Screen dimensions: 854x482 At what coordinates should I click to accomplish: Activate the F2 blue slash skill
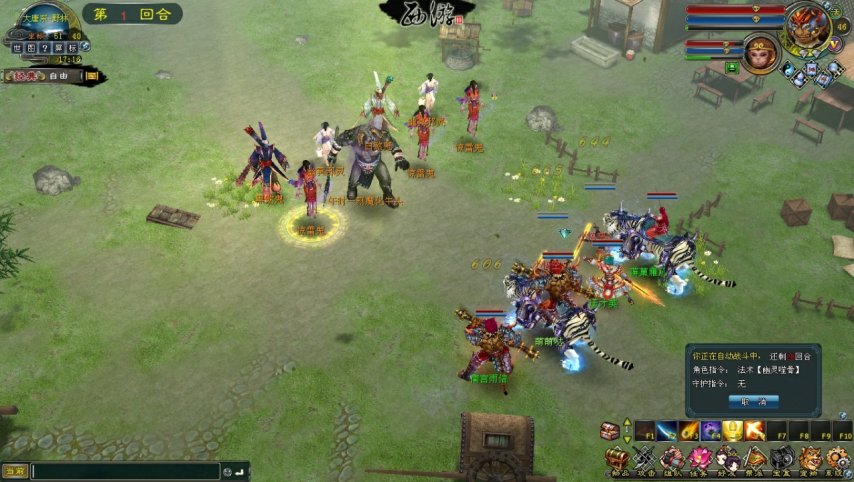pos(666,431)
